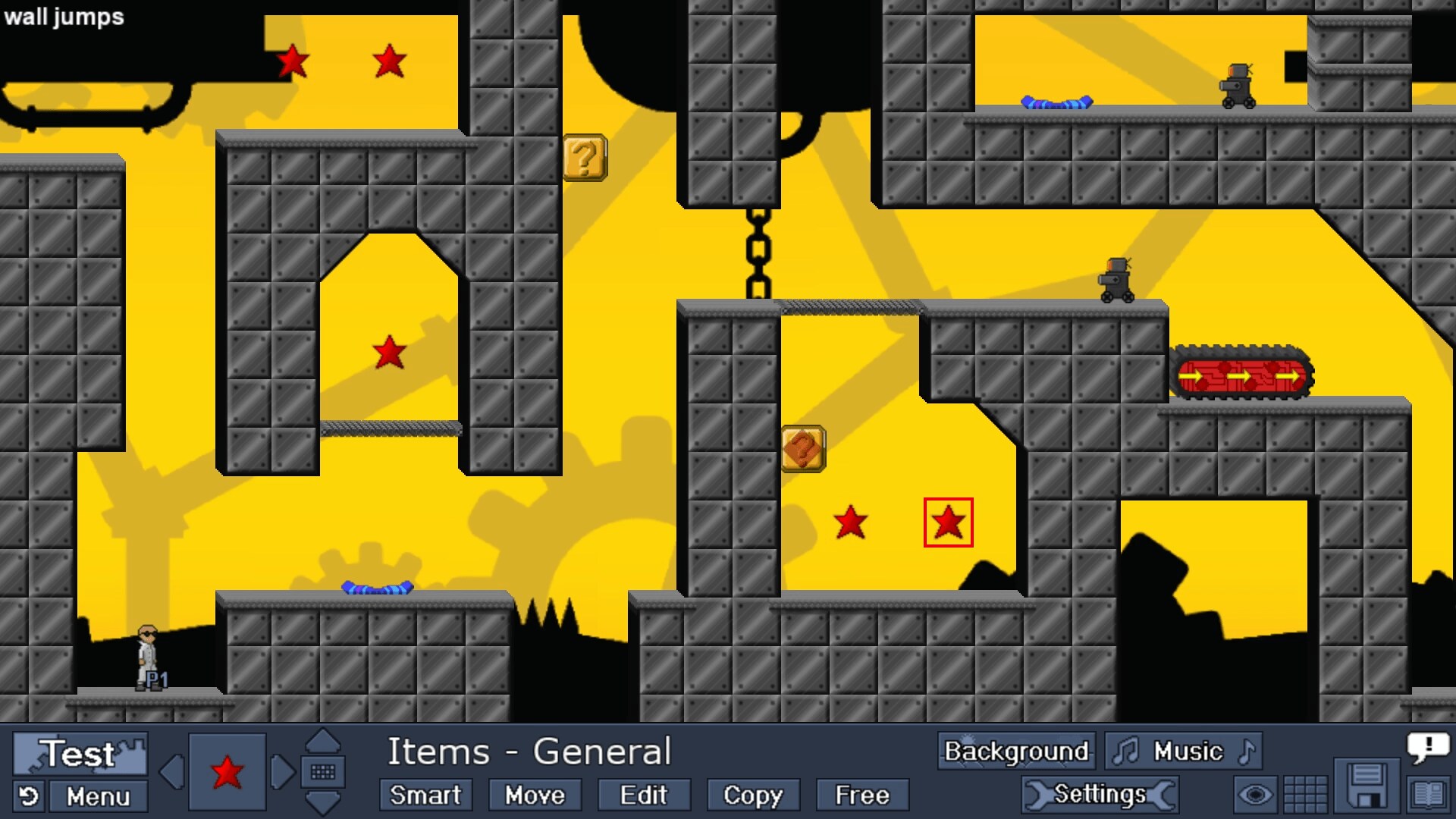Viewport: 1456px width, 819px height.
Task: Click the undo arrow icon
Action: click(27, 796)
